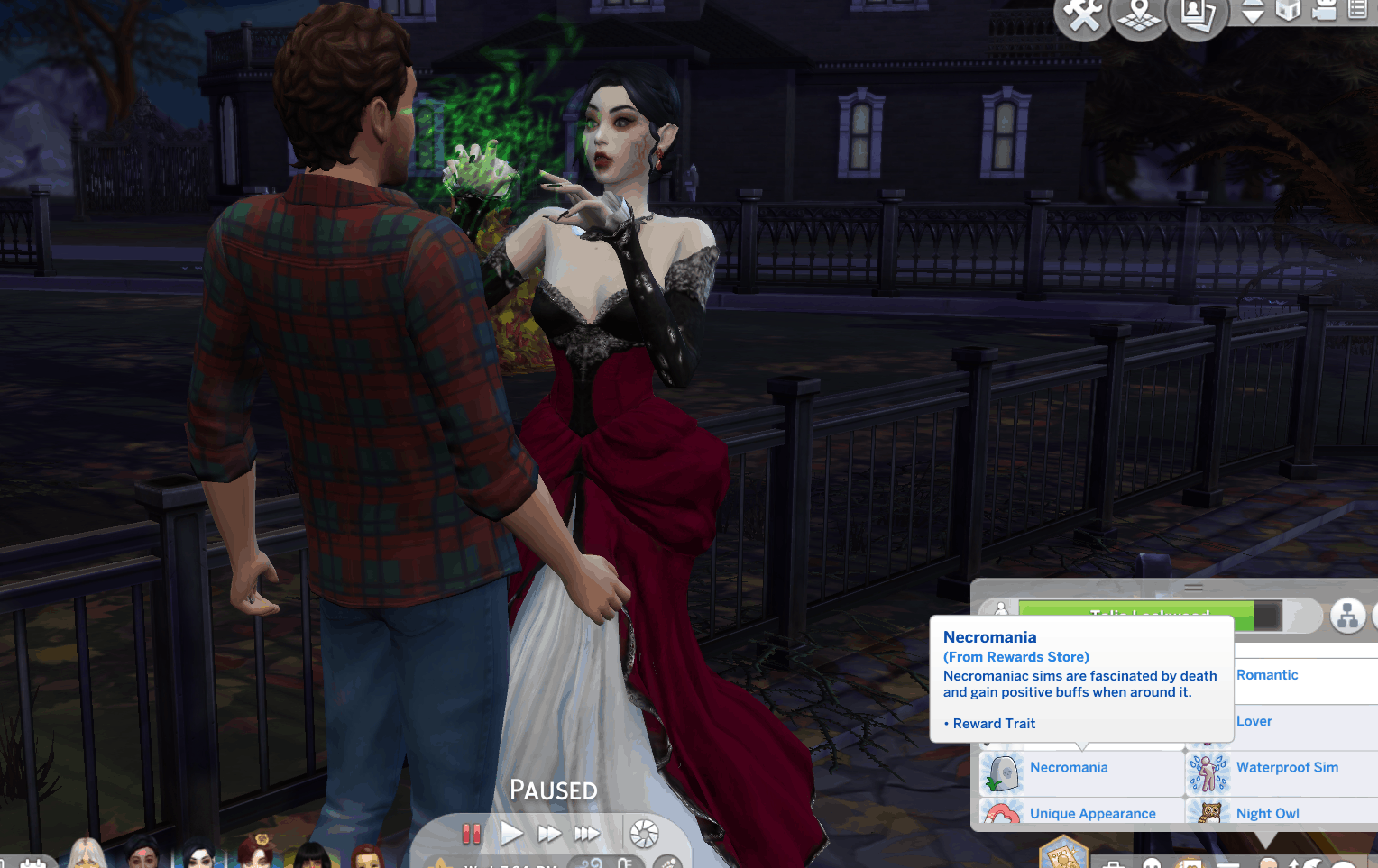Select the Necromania trait entry
Screen dimensions: 1378x868
point(1069,768)
